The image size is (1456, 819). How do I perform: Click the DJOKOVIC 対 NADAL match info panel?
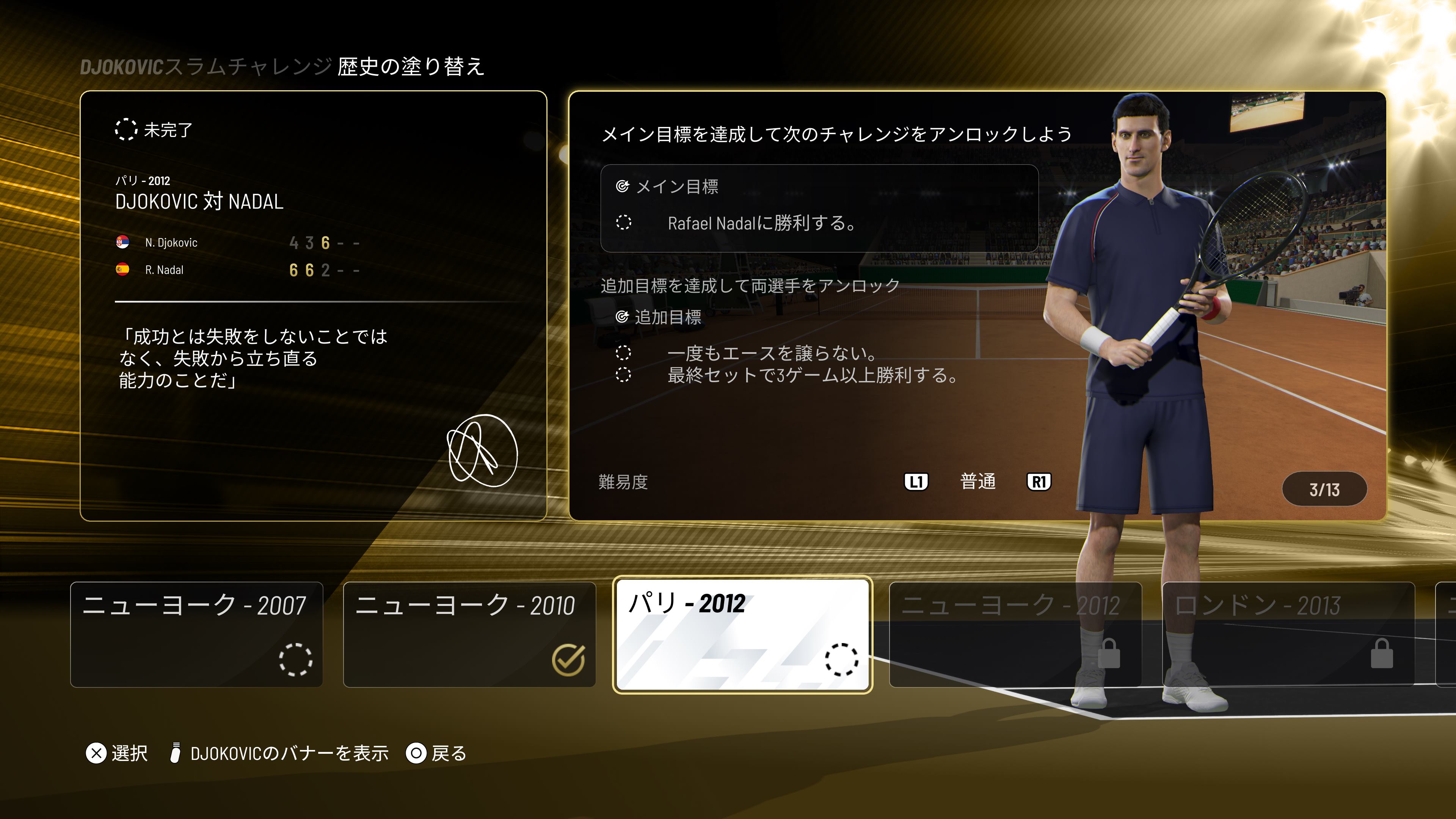(x=313, y=305)
